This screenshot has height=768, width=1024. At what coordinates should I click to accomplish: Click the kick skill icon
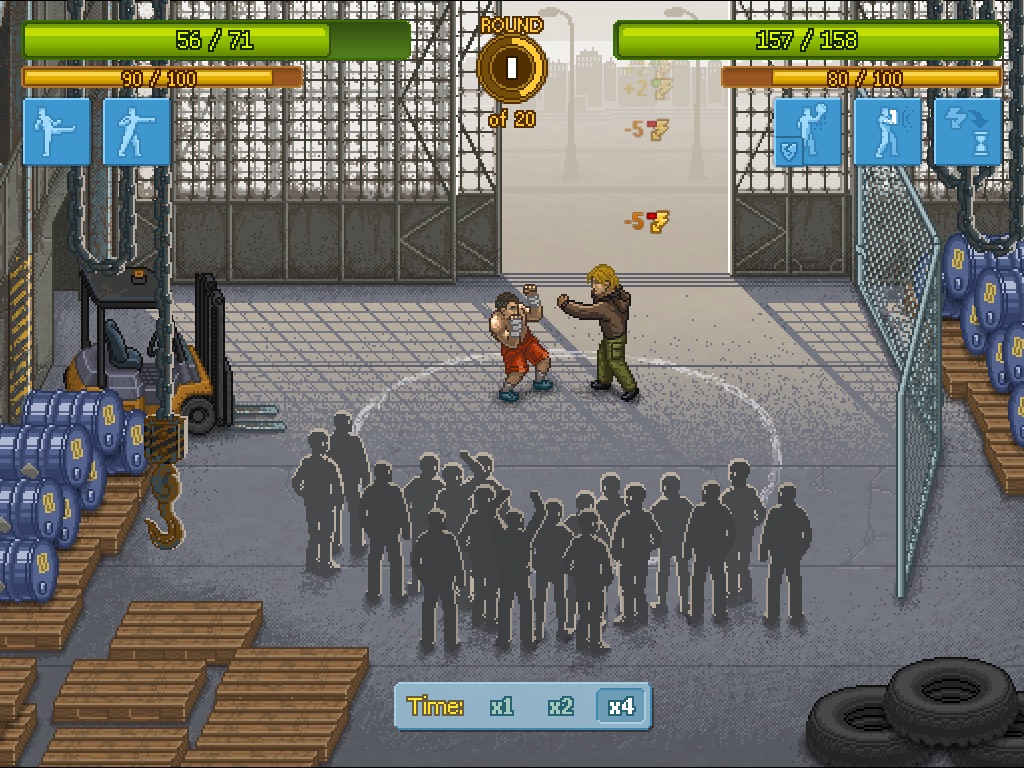57,131
